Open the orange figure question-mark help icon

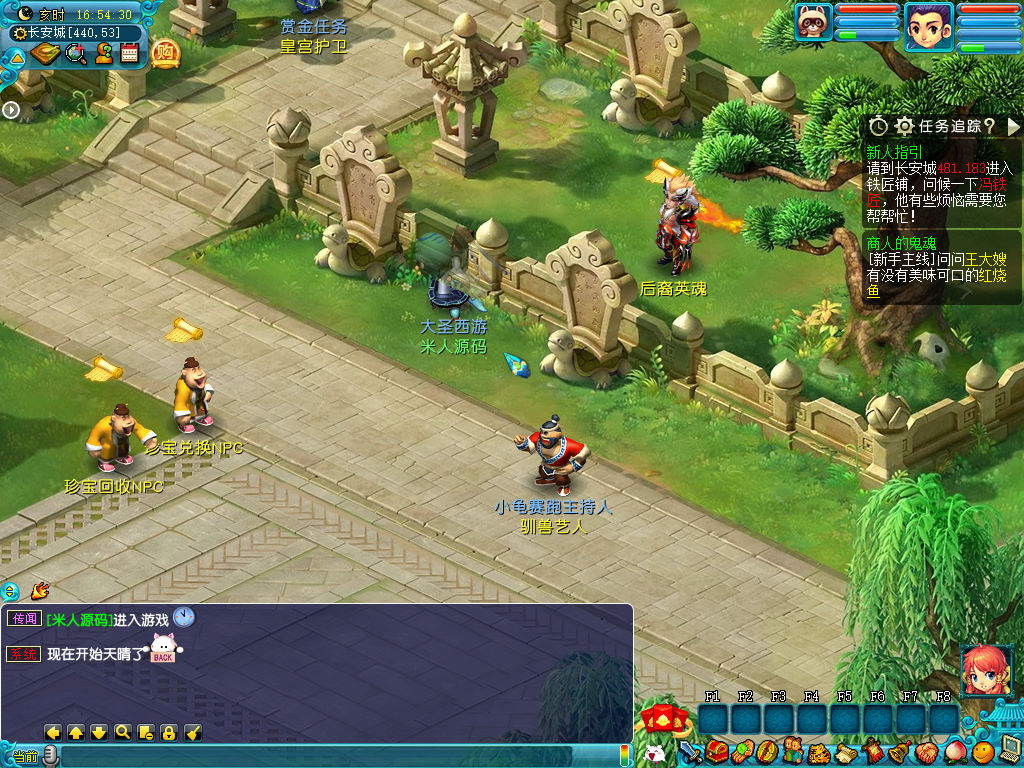click(x=103, y=54)
